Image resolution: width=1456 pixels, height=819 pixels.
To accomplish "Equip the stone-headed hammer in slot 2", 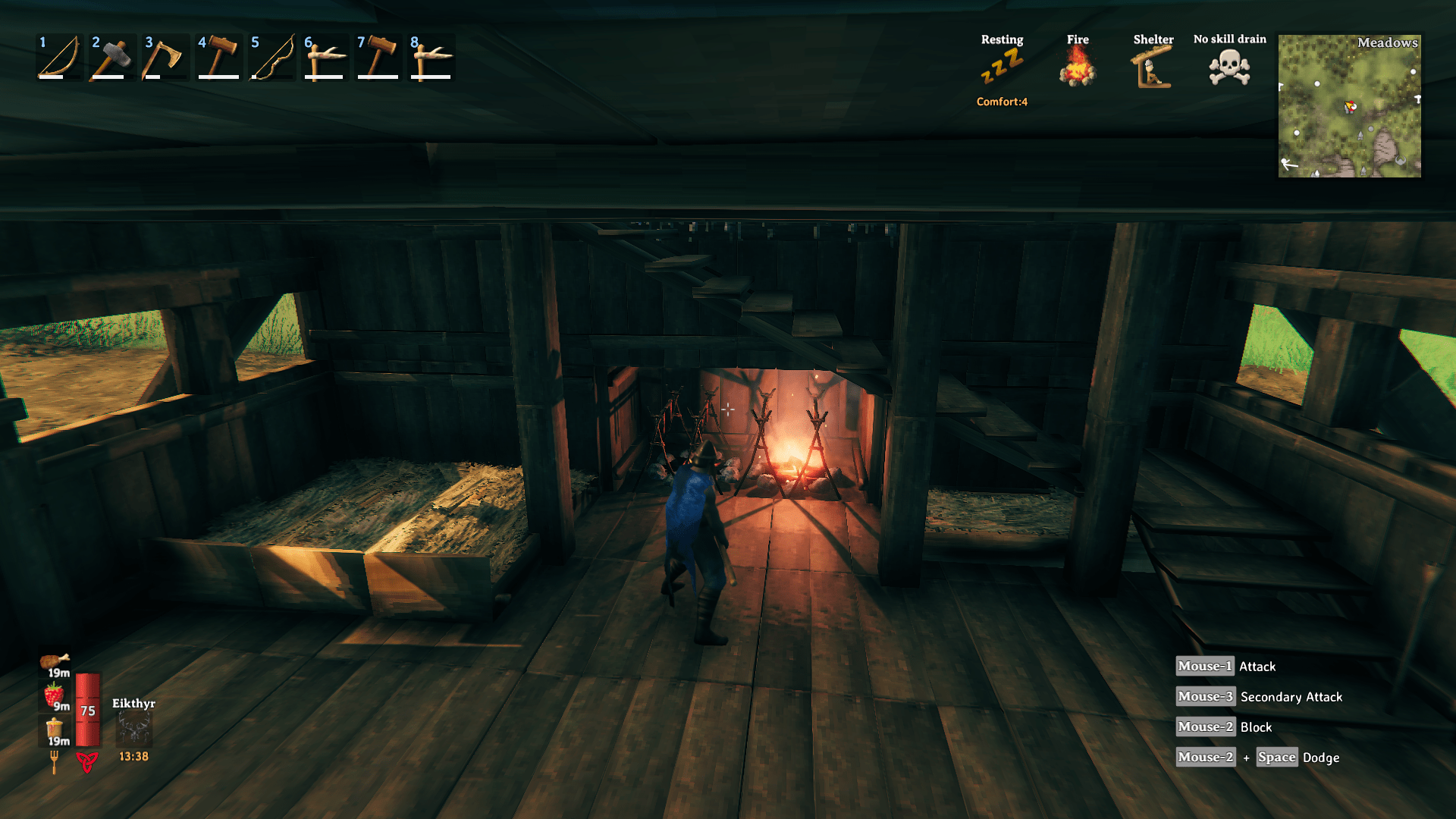I will (x=112, y=57).
